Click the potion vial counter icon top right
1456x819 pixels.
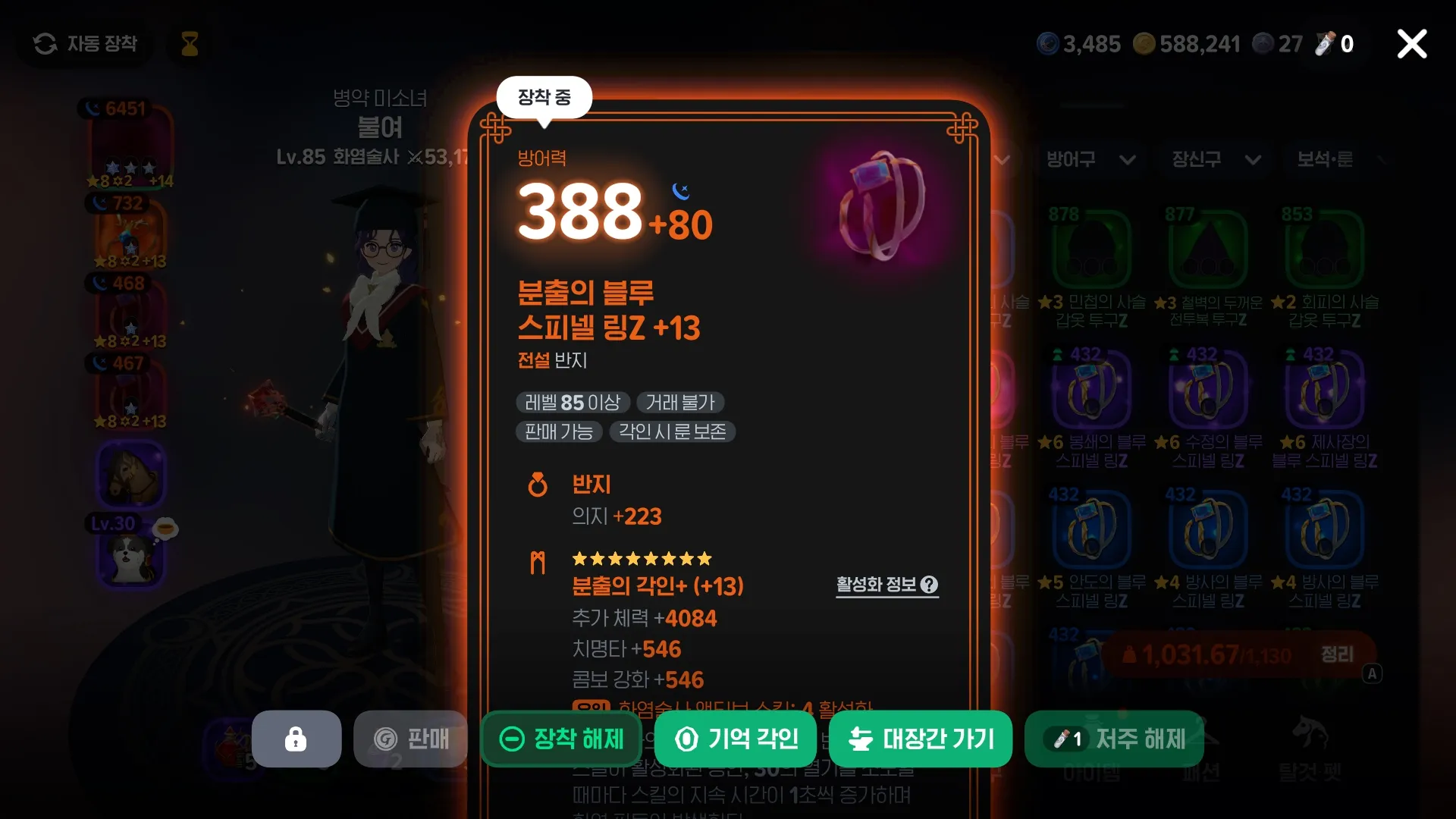click(x=1323, y=43)
